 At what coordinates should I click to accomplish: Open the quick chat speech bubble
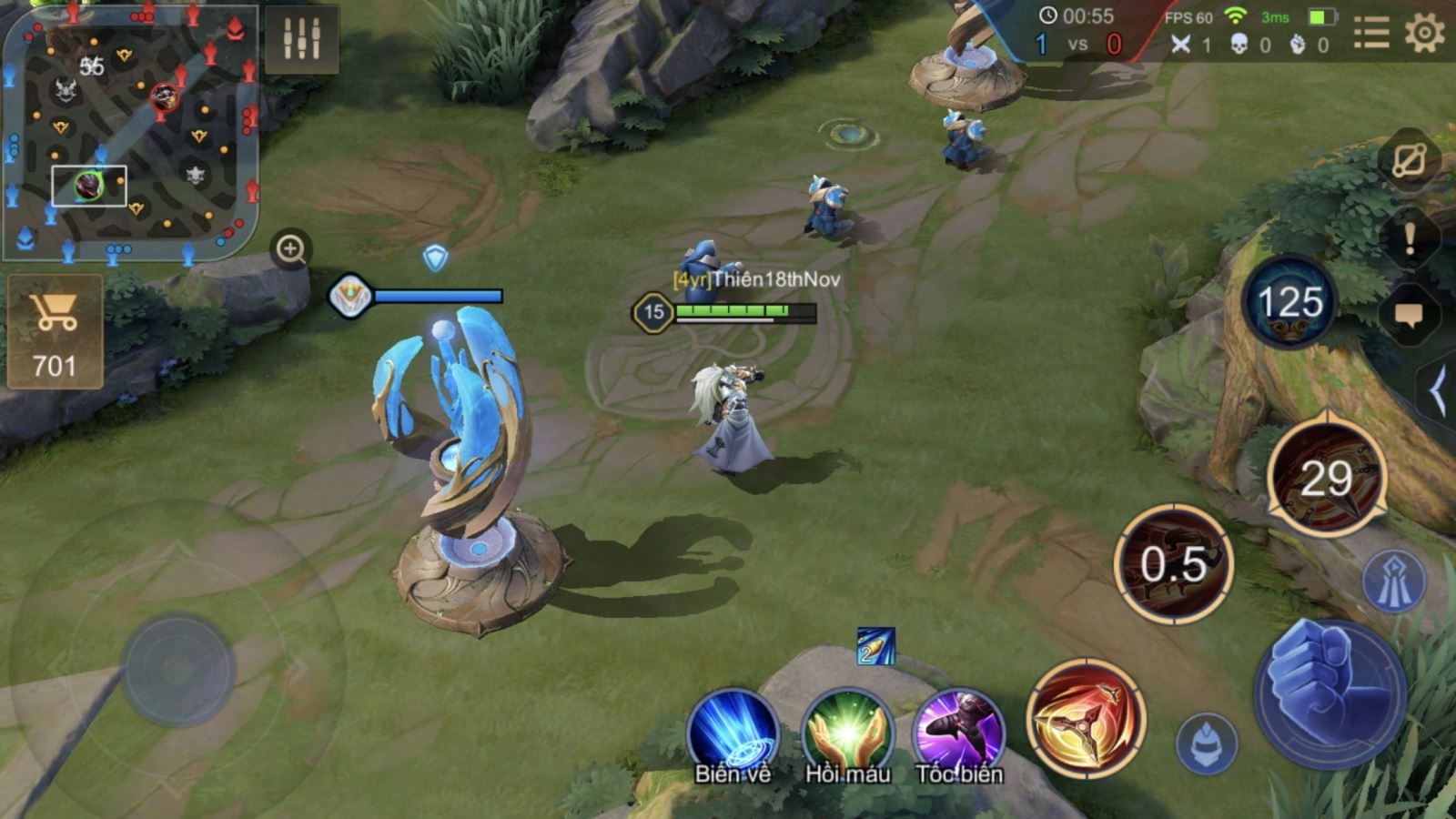click(x=1409, y=315)
